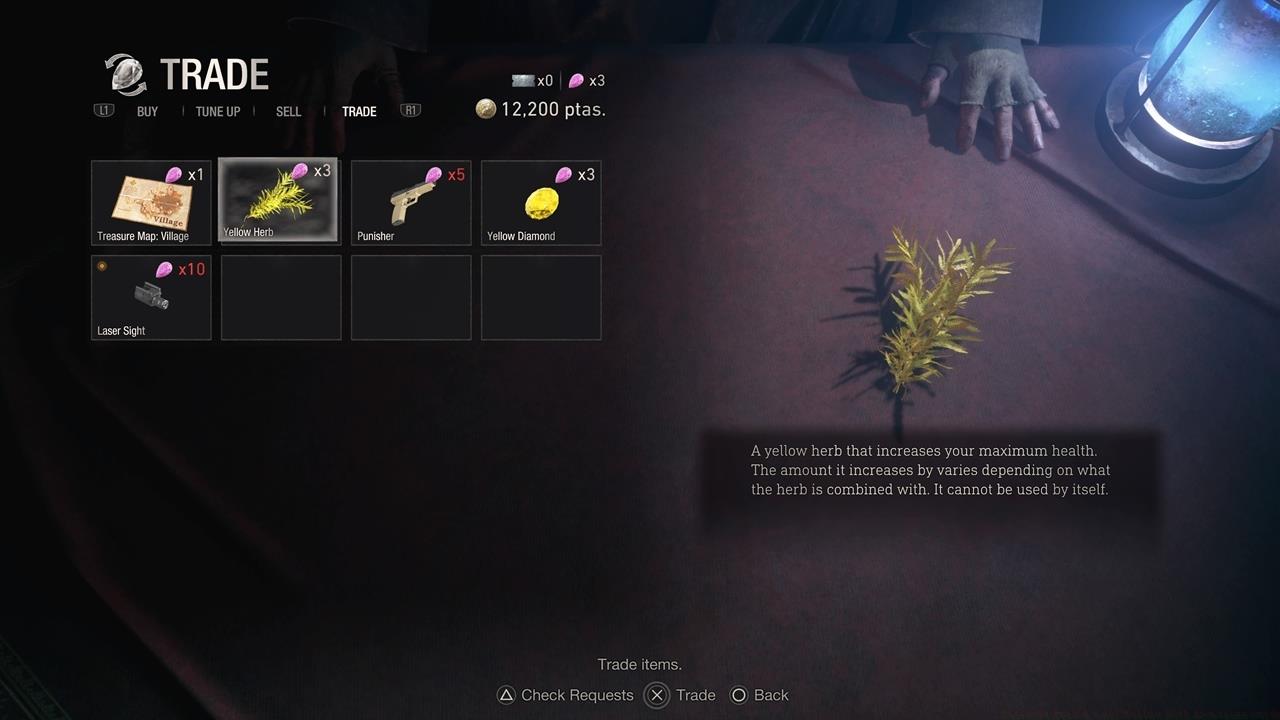Select an empty inventory slot
1280x720 pixels.
(x=280, y=296)
